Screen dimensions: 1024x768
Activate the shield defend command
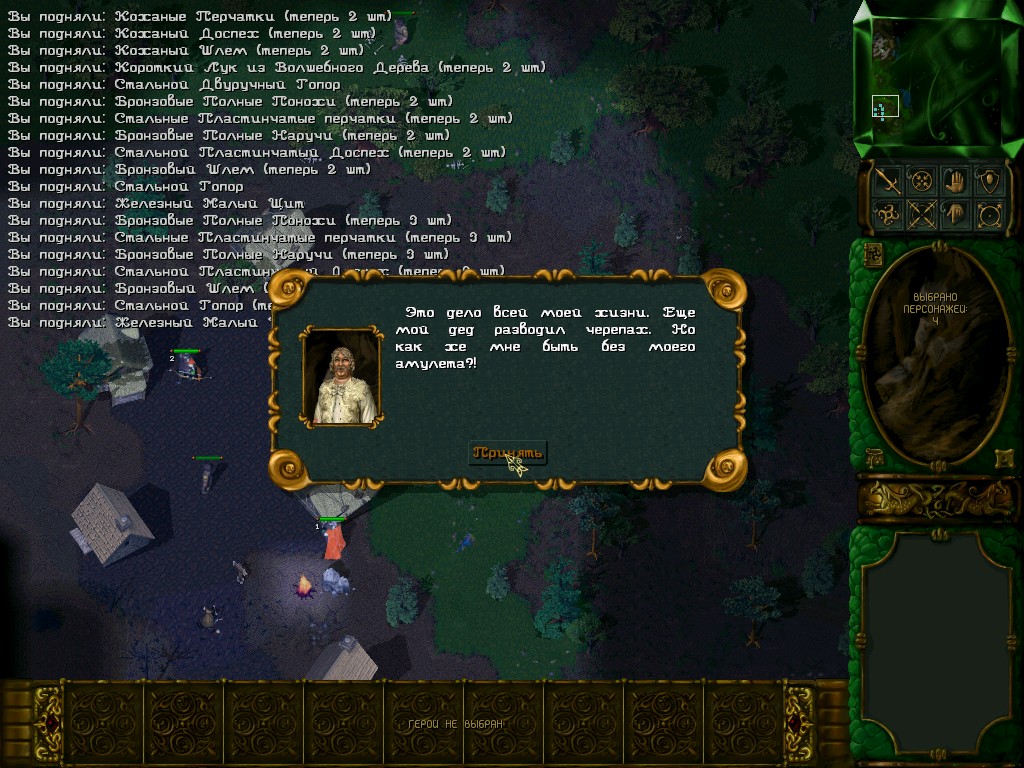tap(989, 181)
